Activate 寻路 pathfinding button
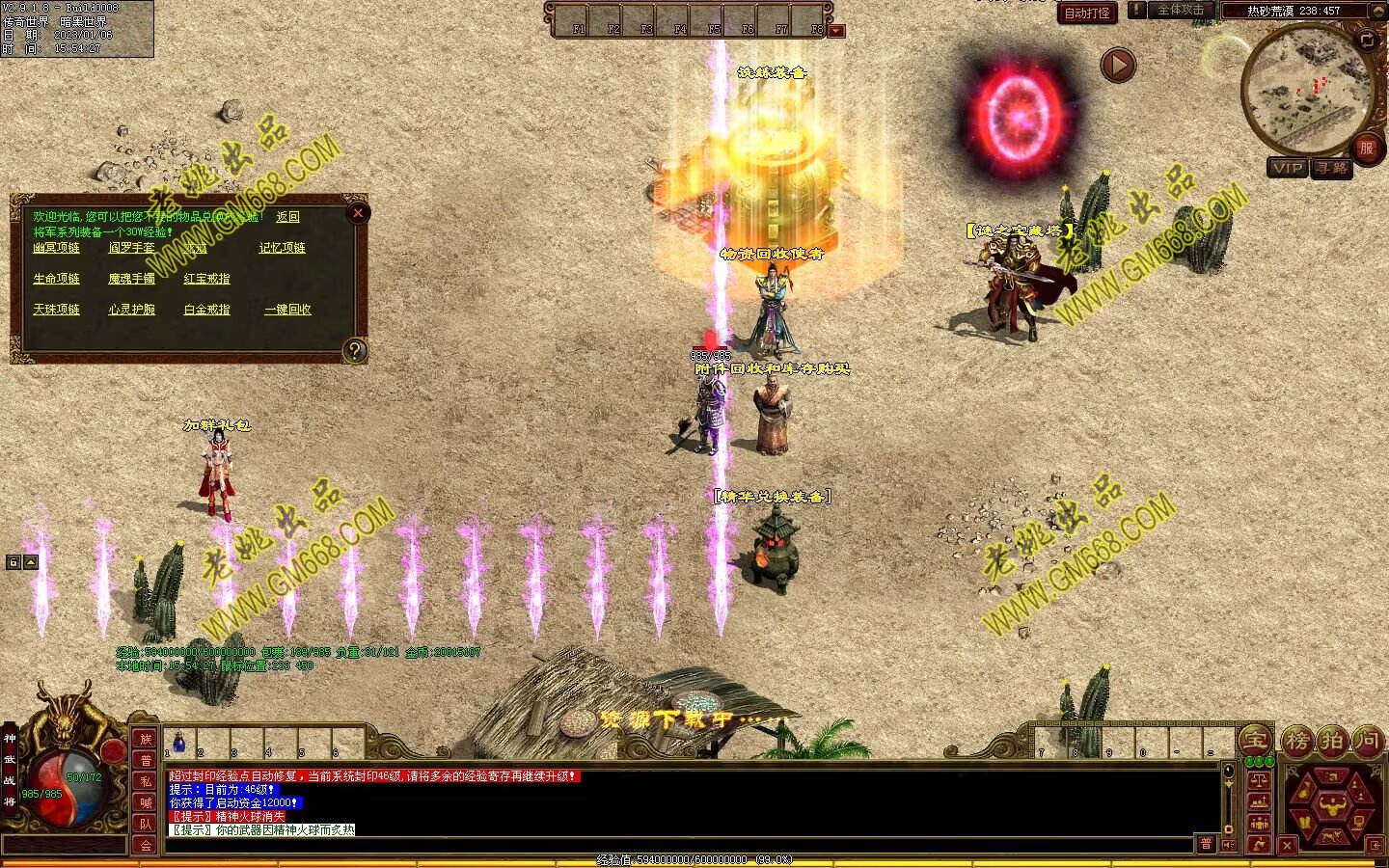The height and width of the screenshot is (868, 1389). tap(1332, 168)
